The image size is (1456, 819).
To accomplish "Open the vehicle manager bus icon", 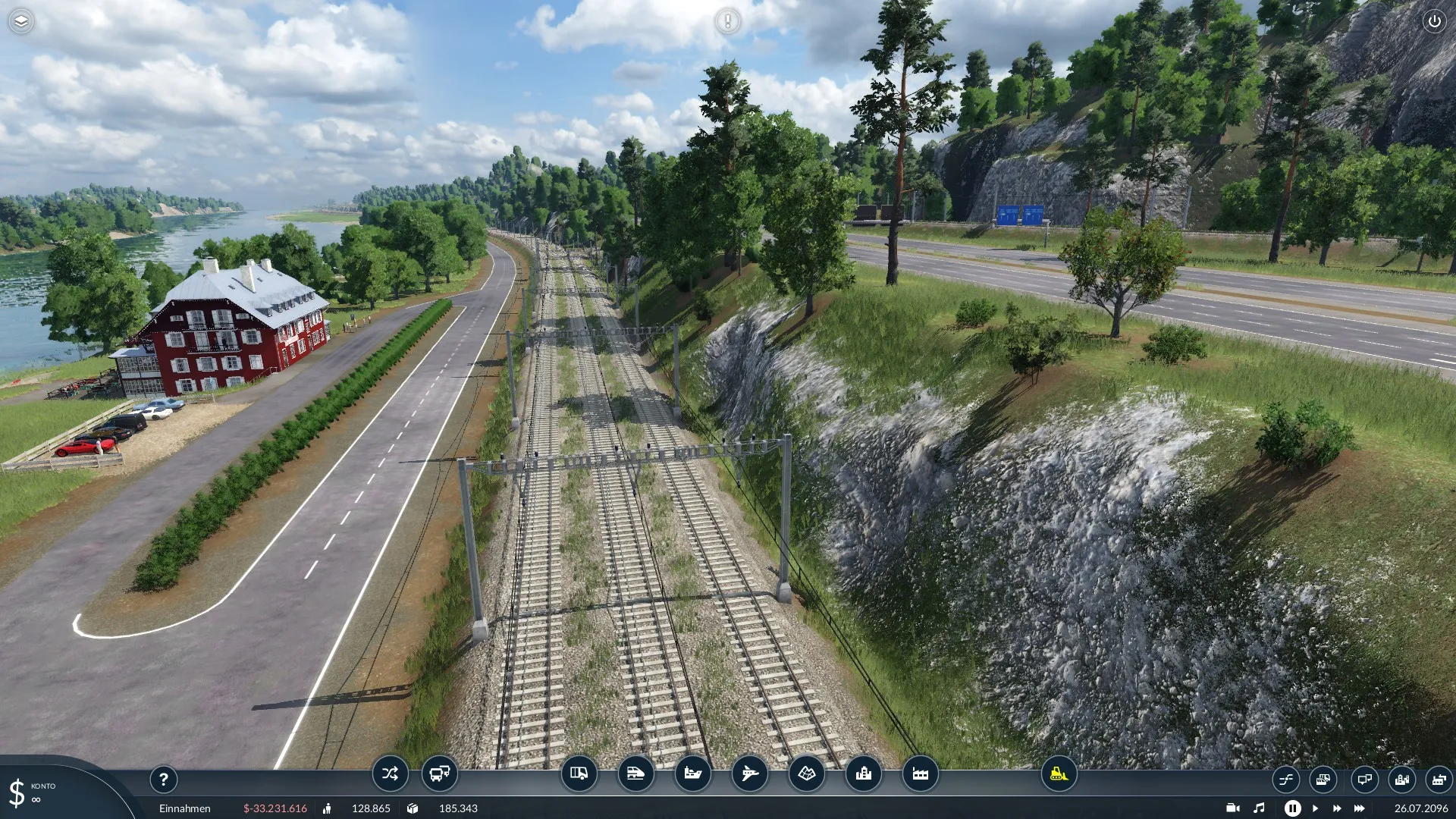I will (440, 773).
